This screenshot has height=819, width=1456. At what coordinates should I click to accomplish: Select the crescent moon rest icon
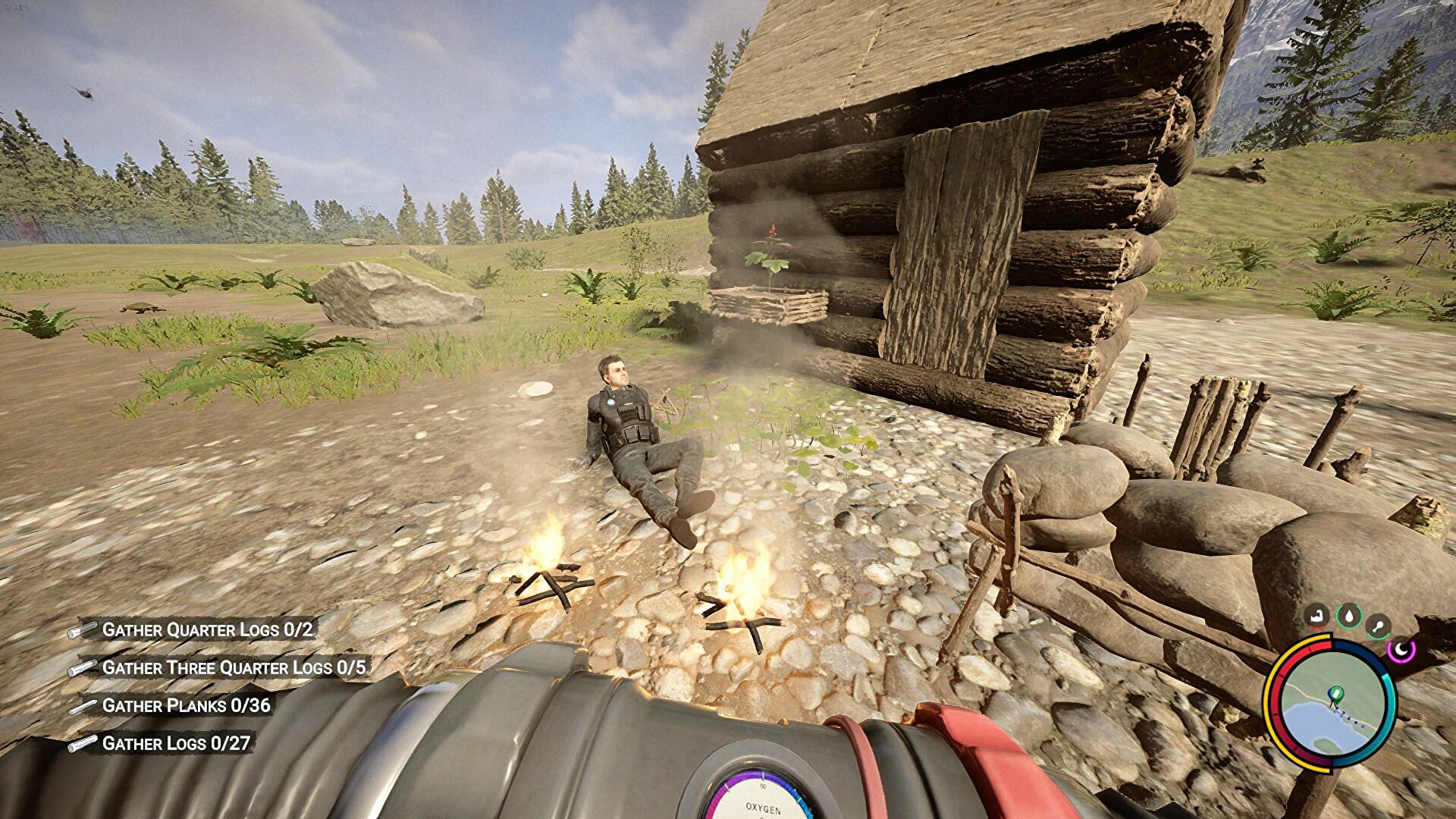point(1401,649)
